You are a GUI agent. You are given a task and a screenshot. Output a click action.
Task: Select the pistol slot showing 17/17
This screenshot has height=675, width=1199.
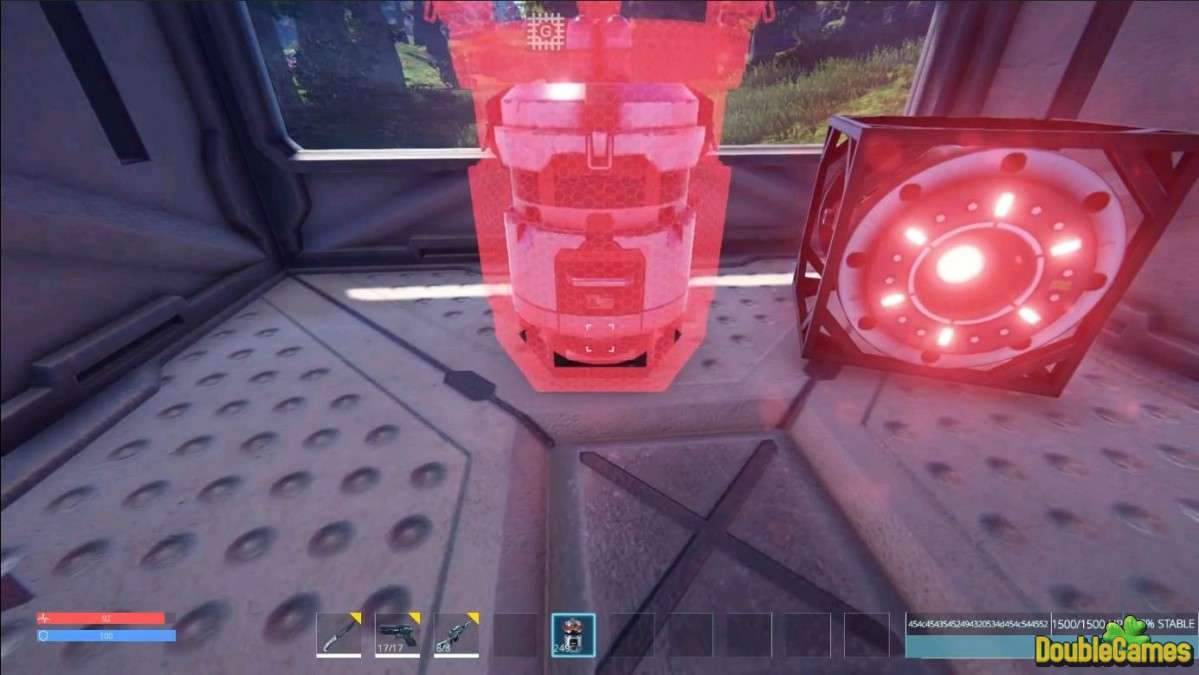coord(397,634)
